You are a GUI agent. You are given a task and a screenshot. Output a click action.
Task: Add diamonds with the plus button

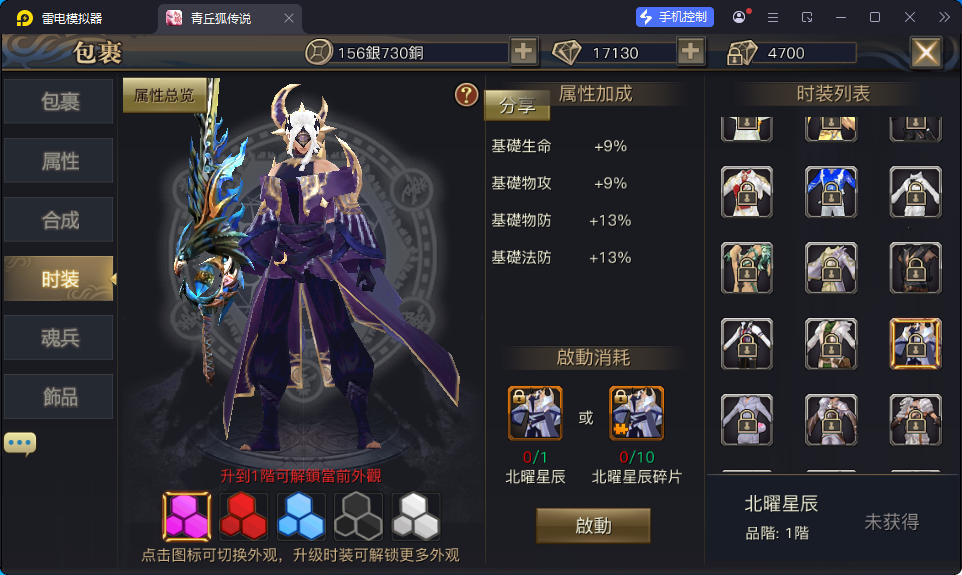point(690,52)
